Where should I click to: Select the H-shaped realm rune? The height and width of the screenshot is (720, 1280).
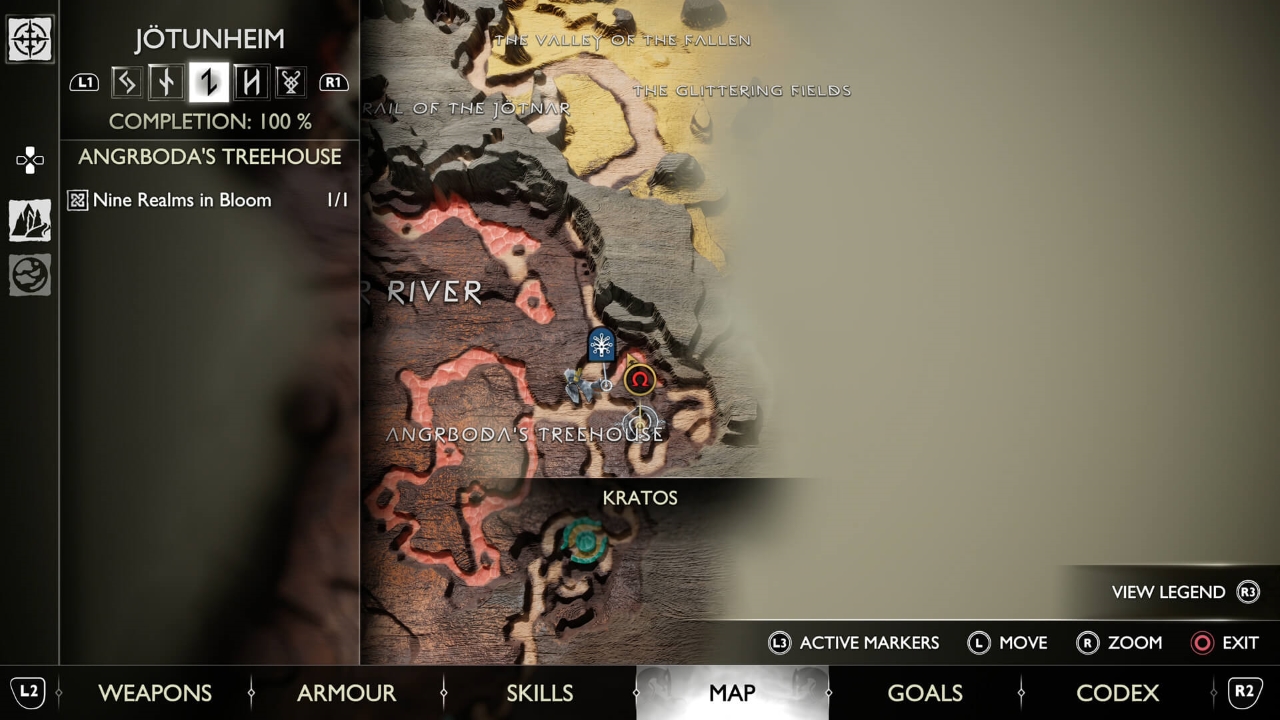coord(250,83)
